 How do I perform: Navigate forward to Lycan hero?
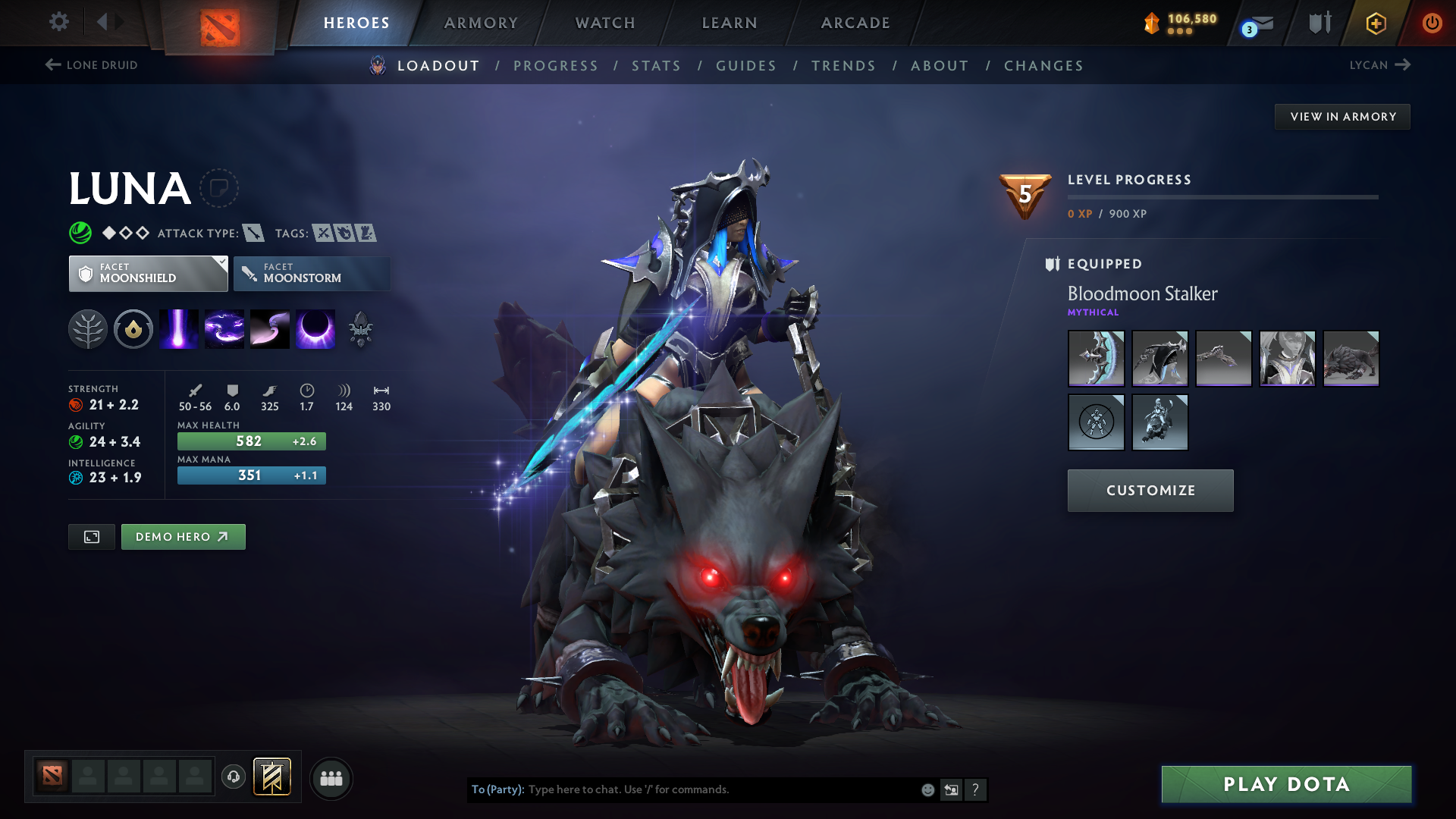point(1401,64)
